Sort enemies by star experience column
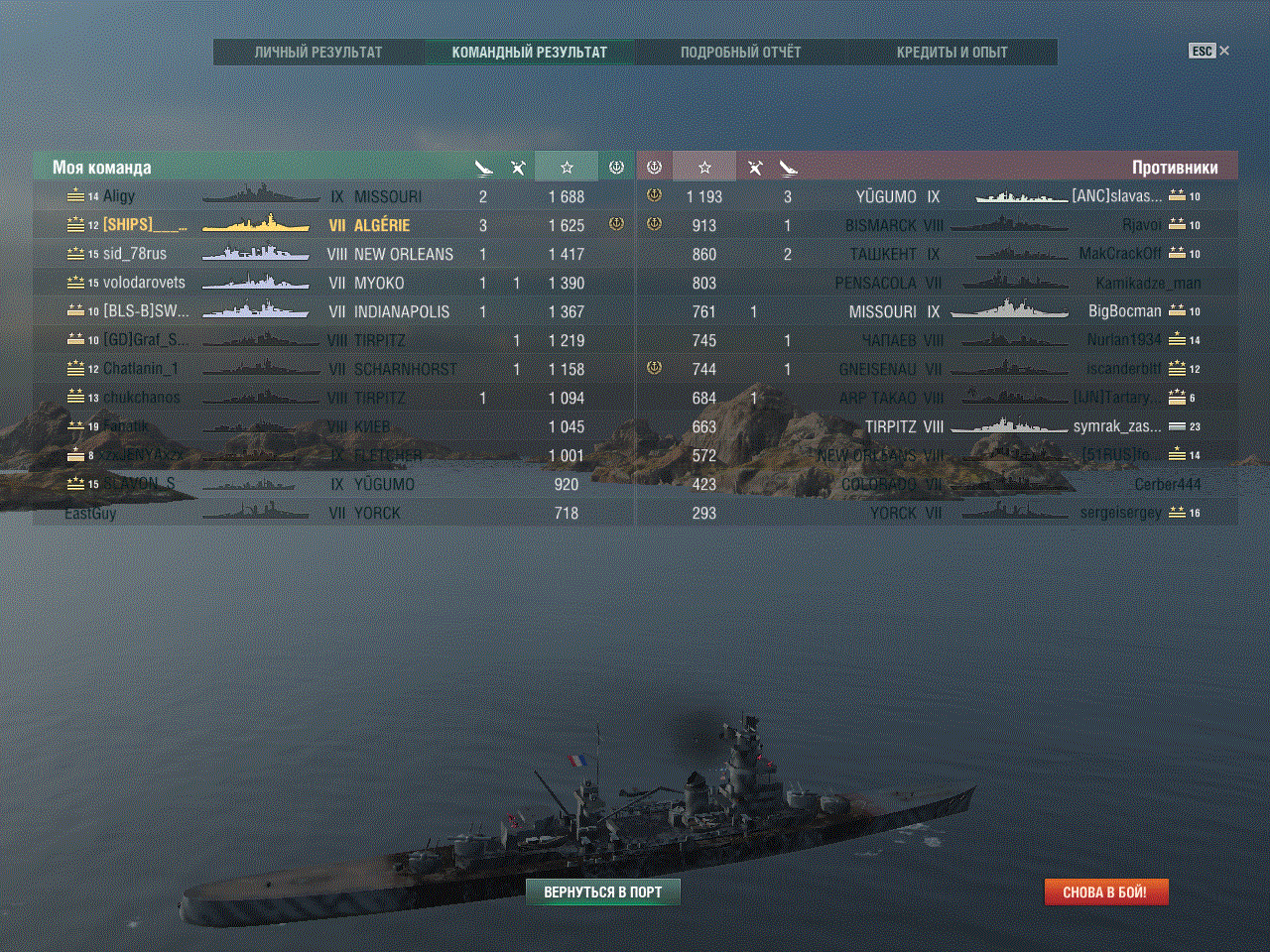The height and width of the screenshot is (952, 1270). click(x=704, y=168)
